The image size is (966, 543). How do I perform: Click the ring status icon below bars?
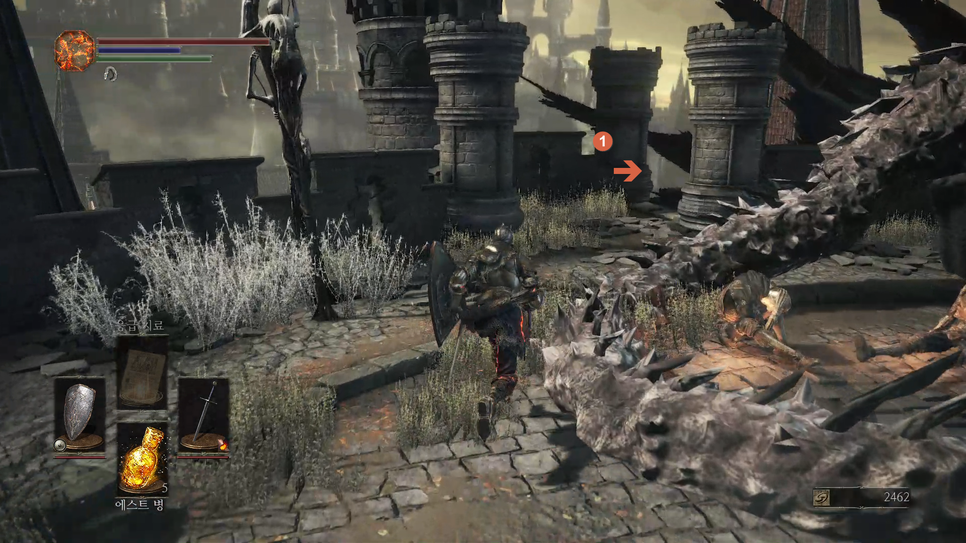pyautogui.click(x=110, y=73)
